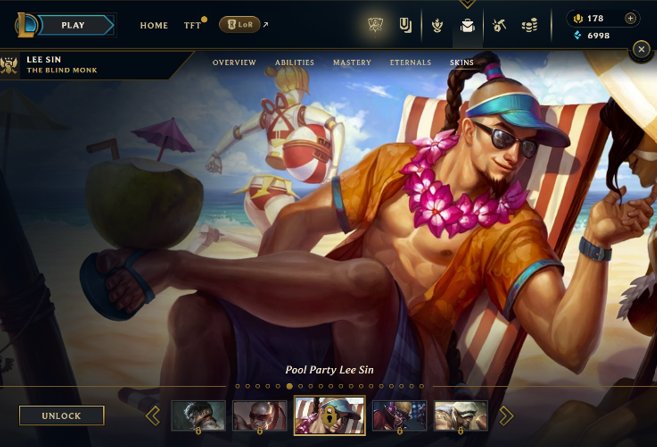Show previous skins with the left arrow
The height and width of the screenshot is (447, 657).
(x=153, y=415)
